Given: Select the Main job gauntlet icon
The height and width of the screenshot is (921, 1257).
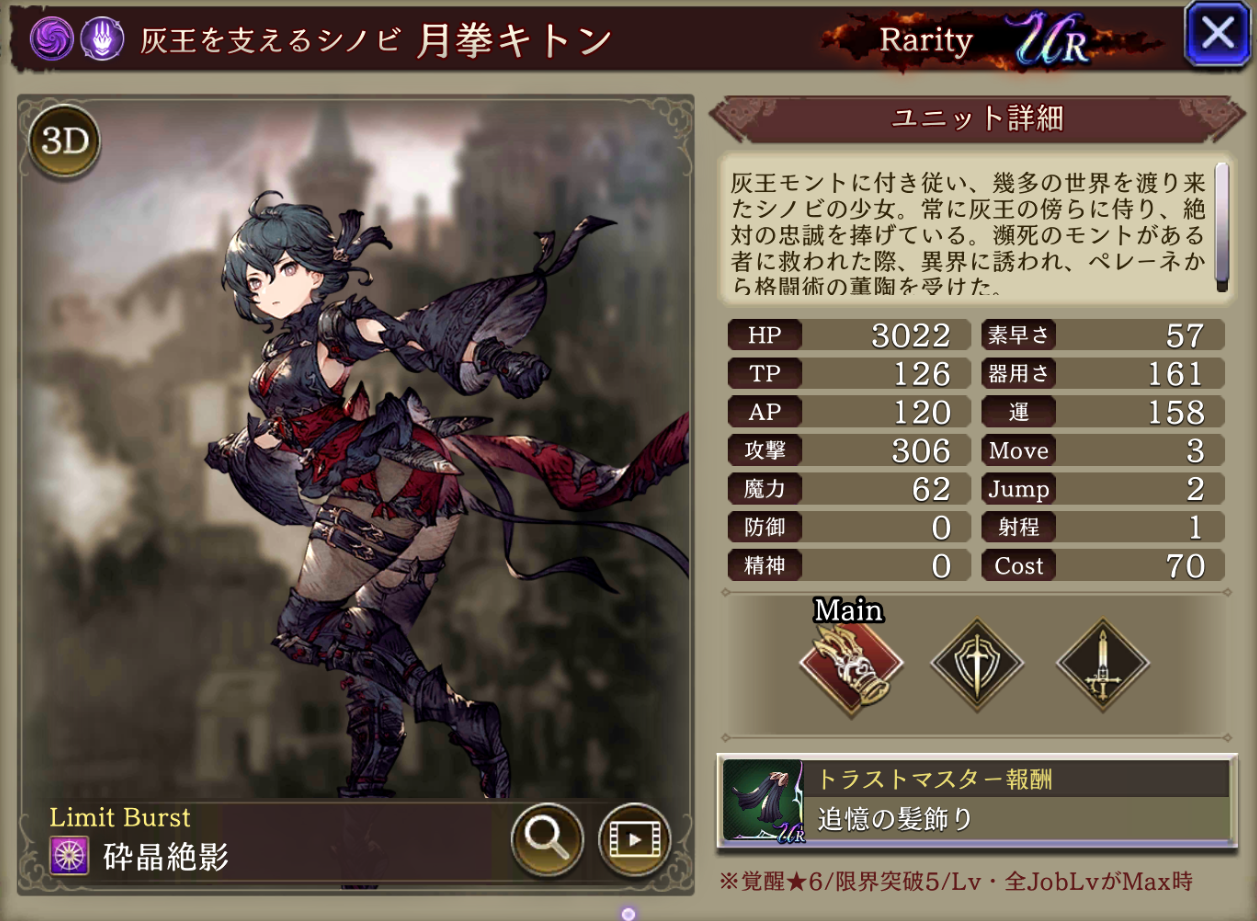Looking at the screenshot, I should pyautogui.click(x=850, y=662).
